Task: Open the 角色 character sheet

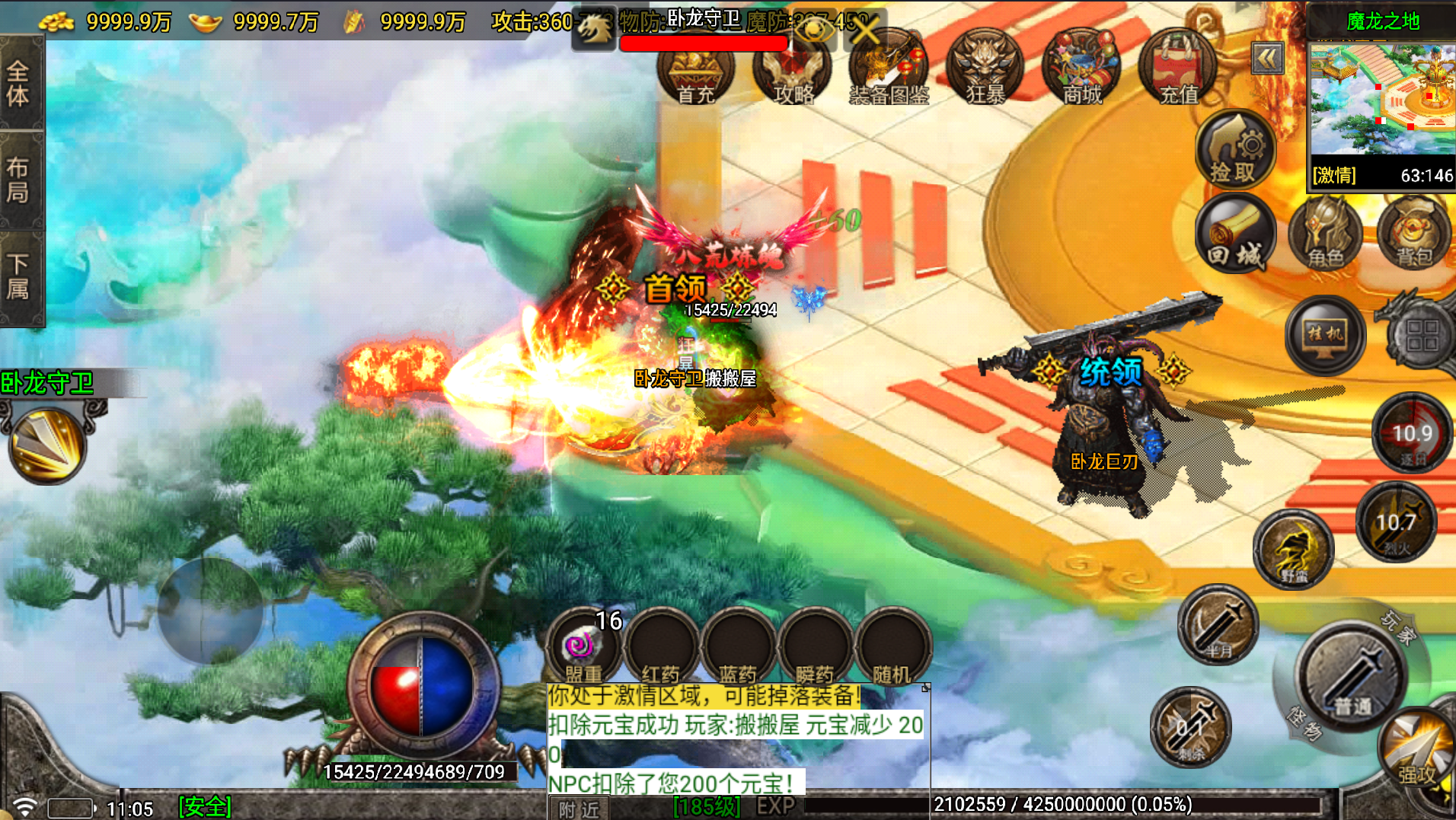Action: click(x=1326, y=235)
